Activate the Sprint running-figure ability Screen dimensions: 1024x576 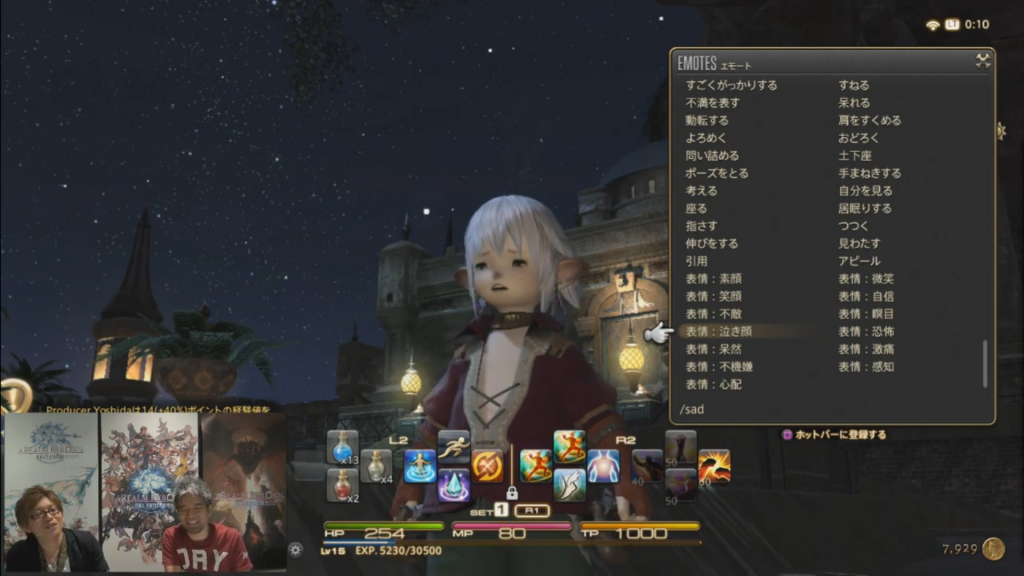(453, 446)
